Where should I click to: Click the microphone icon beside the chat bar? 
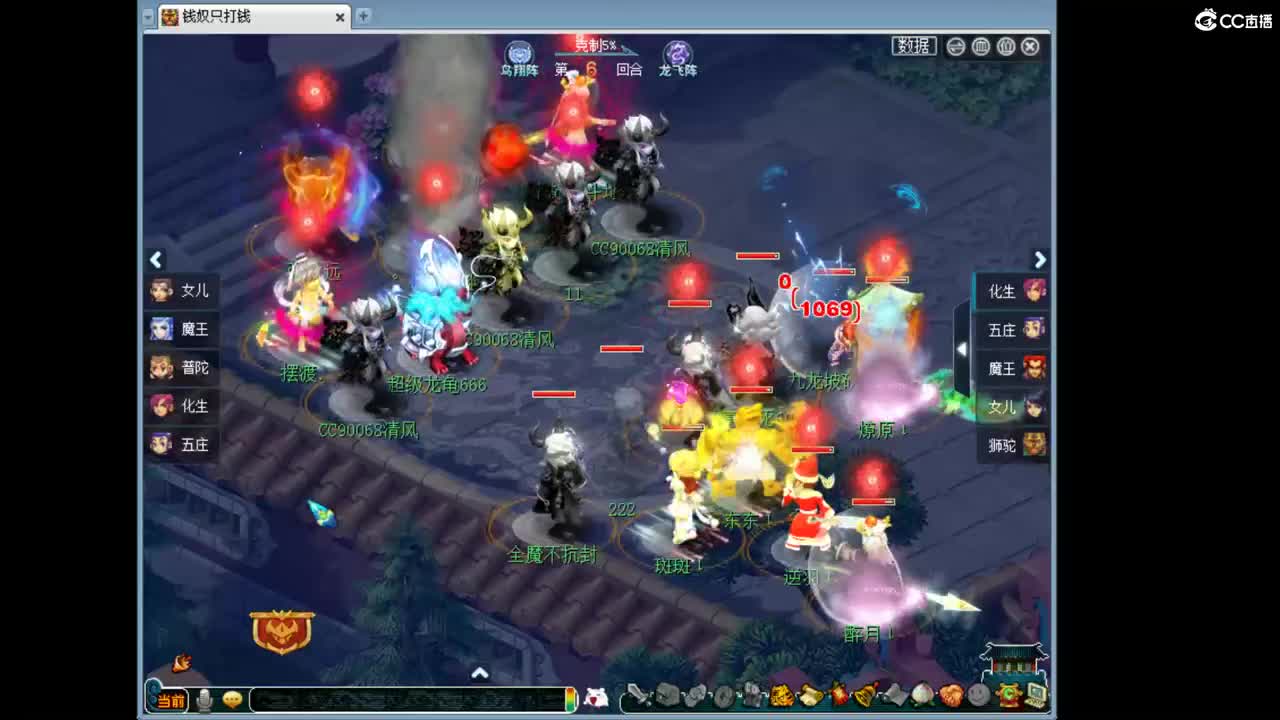[205, 700]
